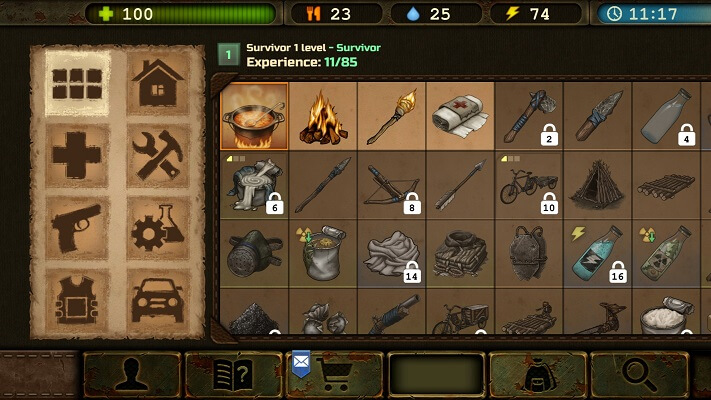Select the armor vest category
The height and width of the screenshot is (400, 711).
pos(78,299)
